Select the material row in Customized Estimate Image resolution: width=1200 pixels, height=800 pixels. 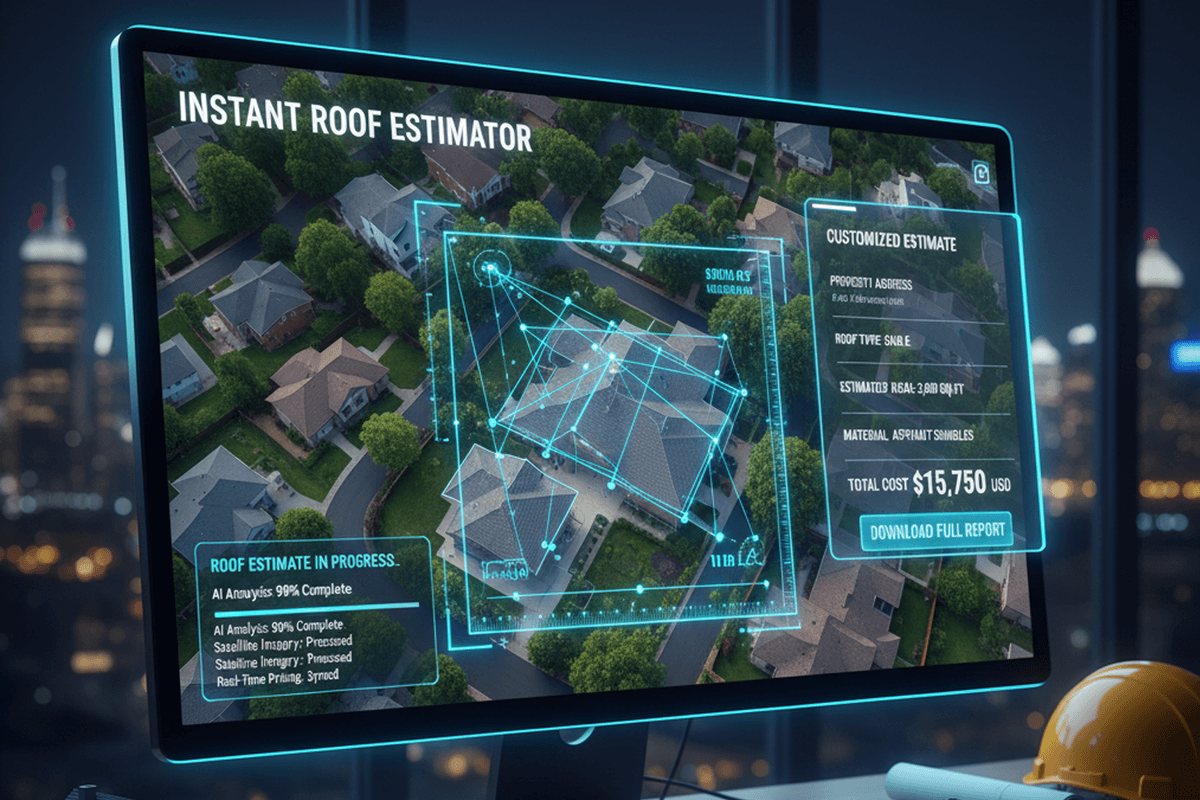tap(910, 435)
